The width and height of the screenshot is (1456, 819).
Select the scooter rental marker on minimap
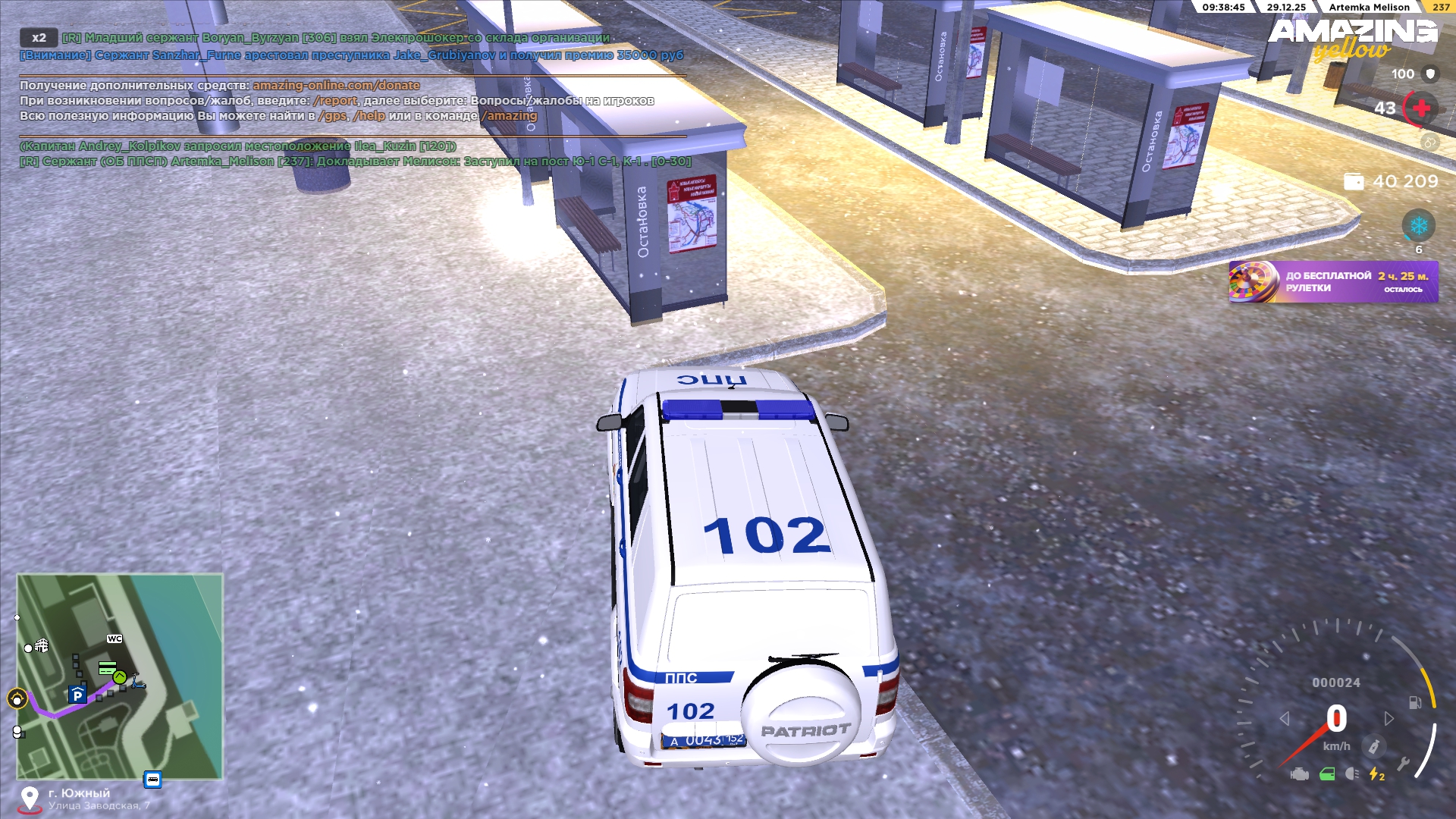pos(138,682)
